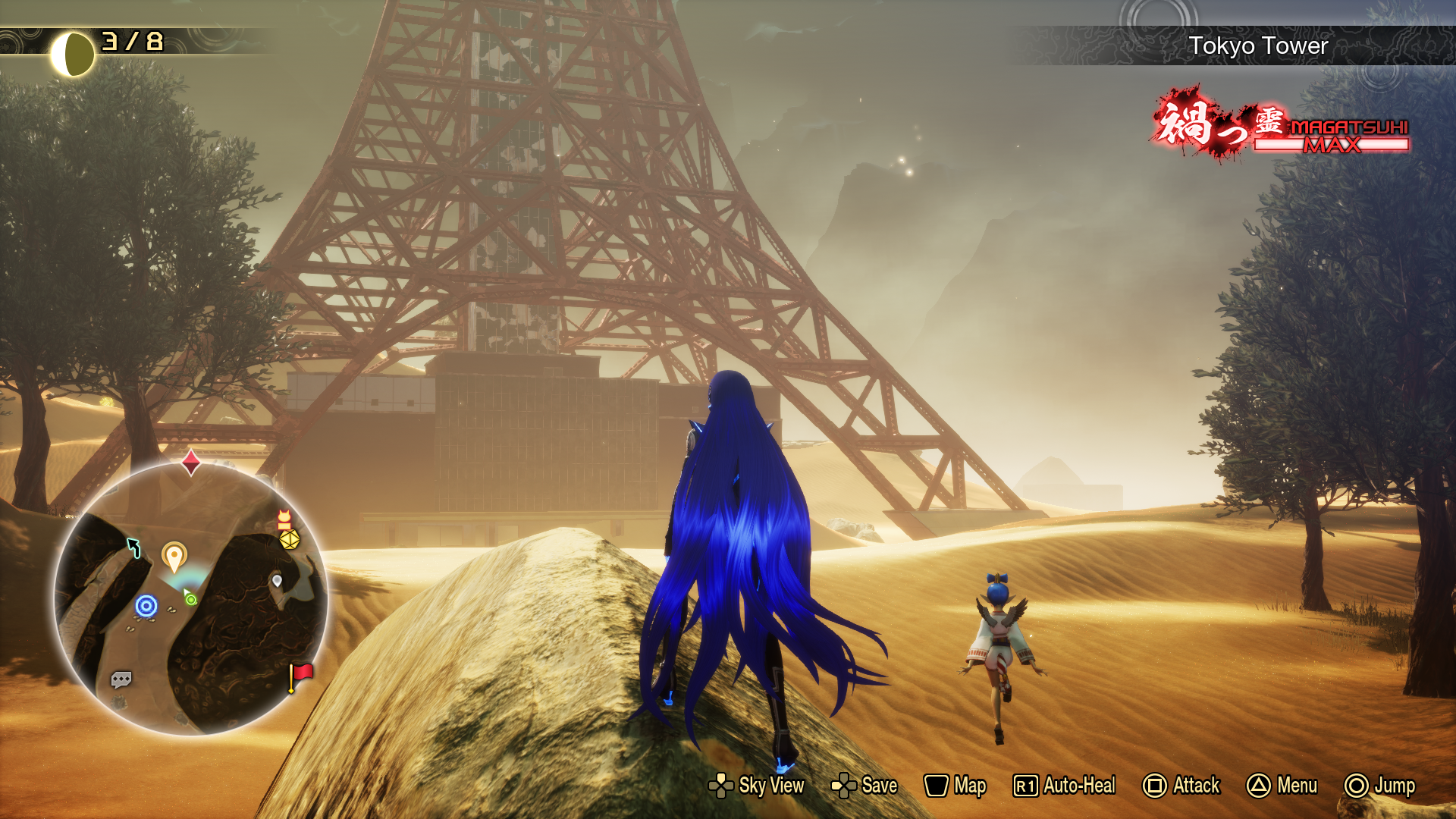Image resolution: width=1456 pixels, height=819 pixels.
Task: Select the yellow polyhedron marker on minimap
Action: [x=290, y=539]
